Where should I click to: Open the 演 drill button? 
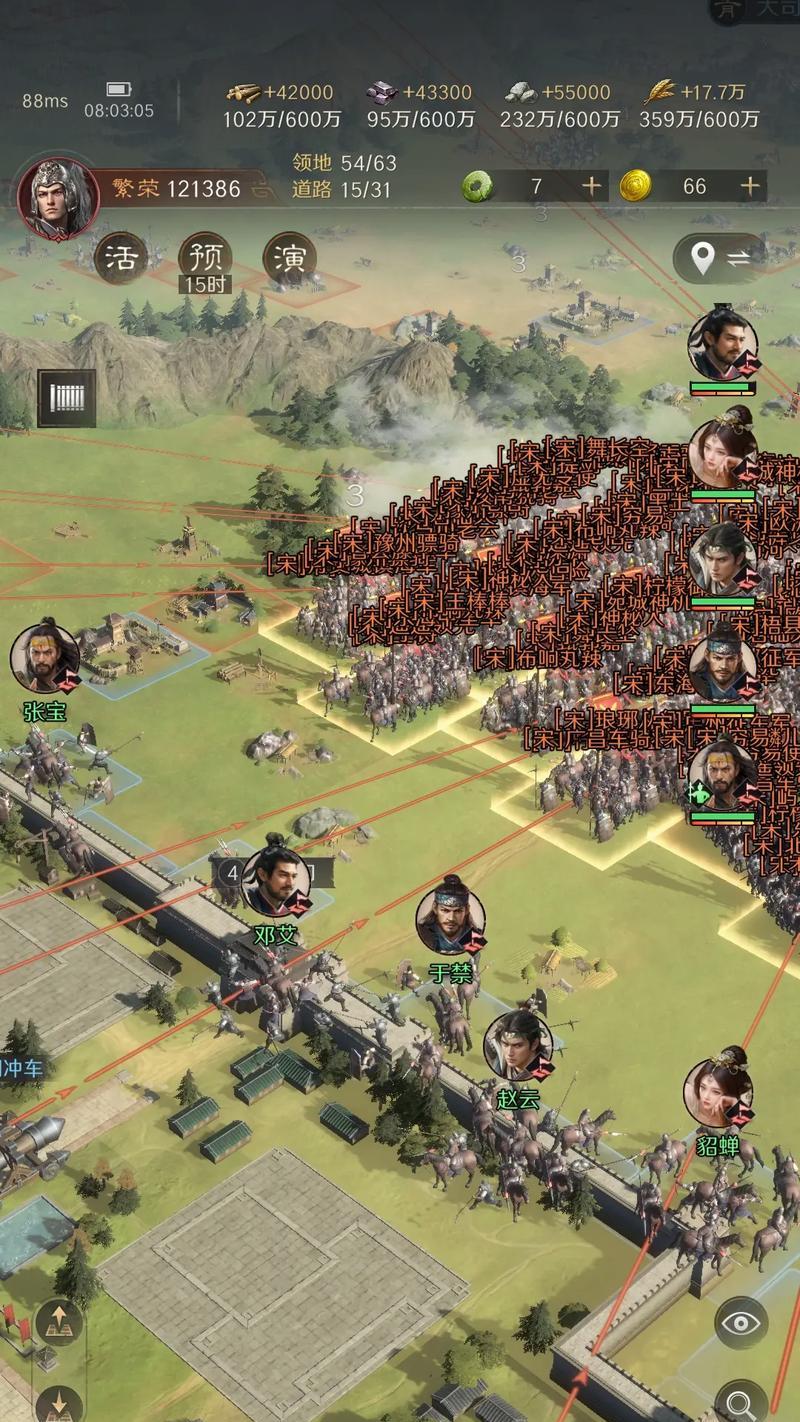pos(290,258)
